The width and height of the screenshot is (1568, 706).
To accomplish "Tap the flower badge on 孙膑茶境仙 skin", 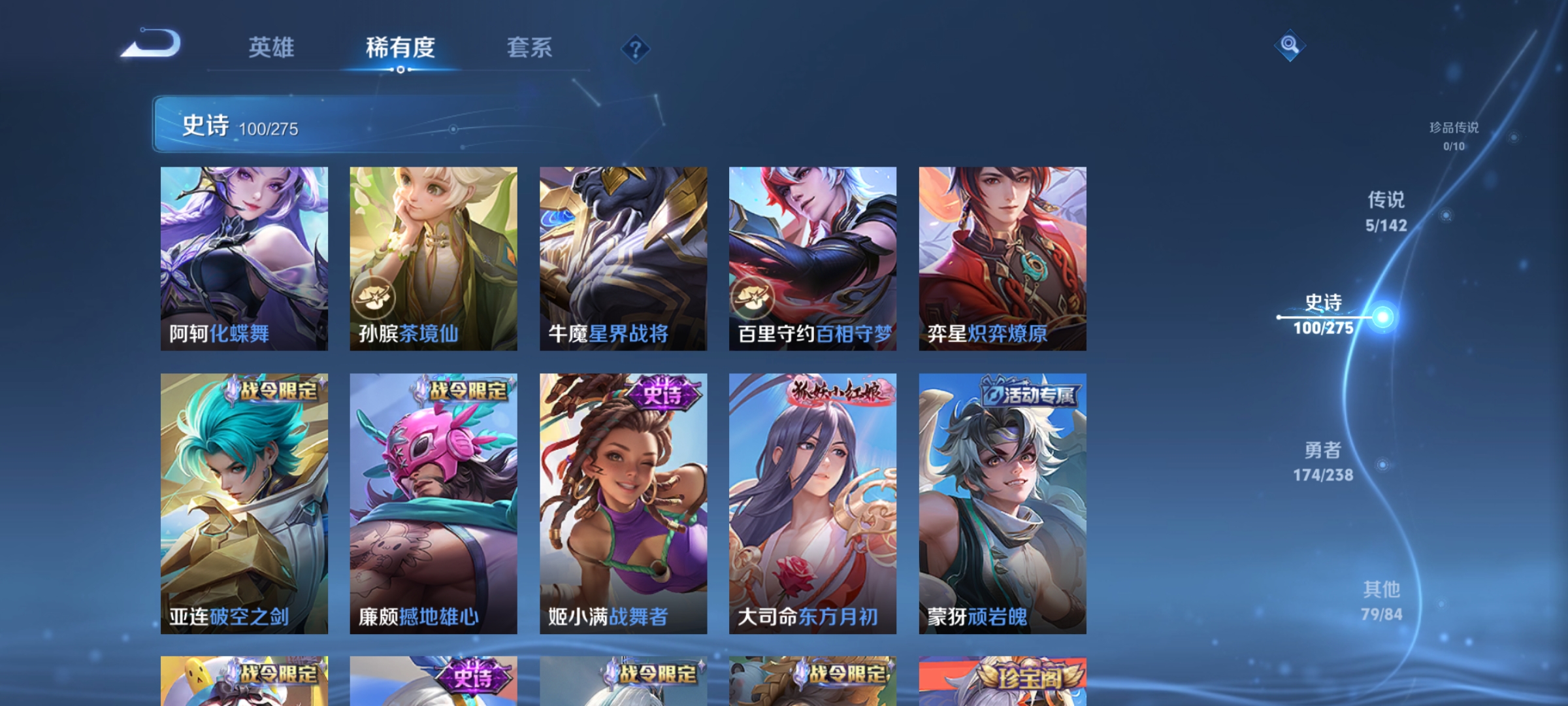I will pos(373,297).
